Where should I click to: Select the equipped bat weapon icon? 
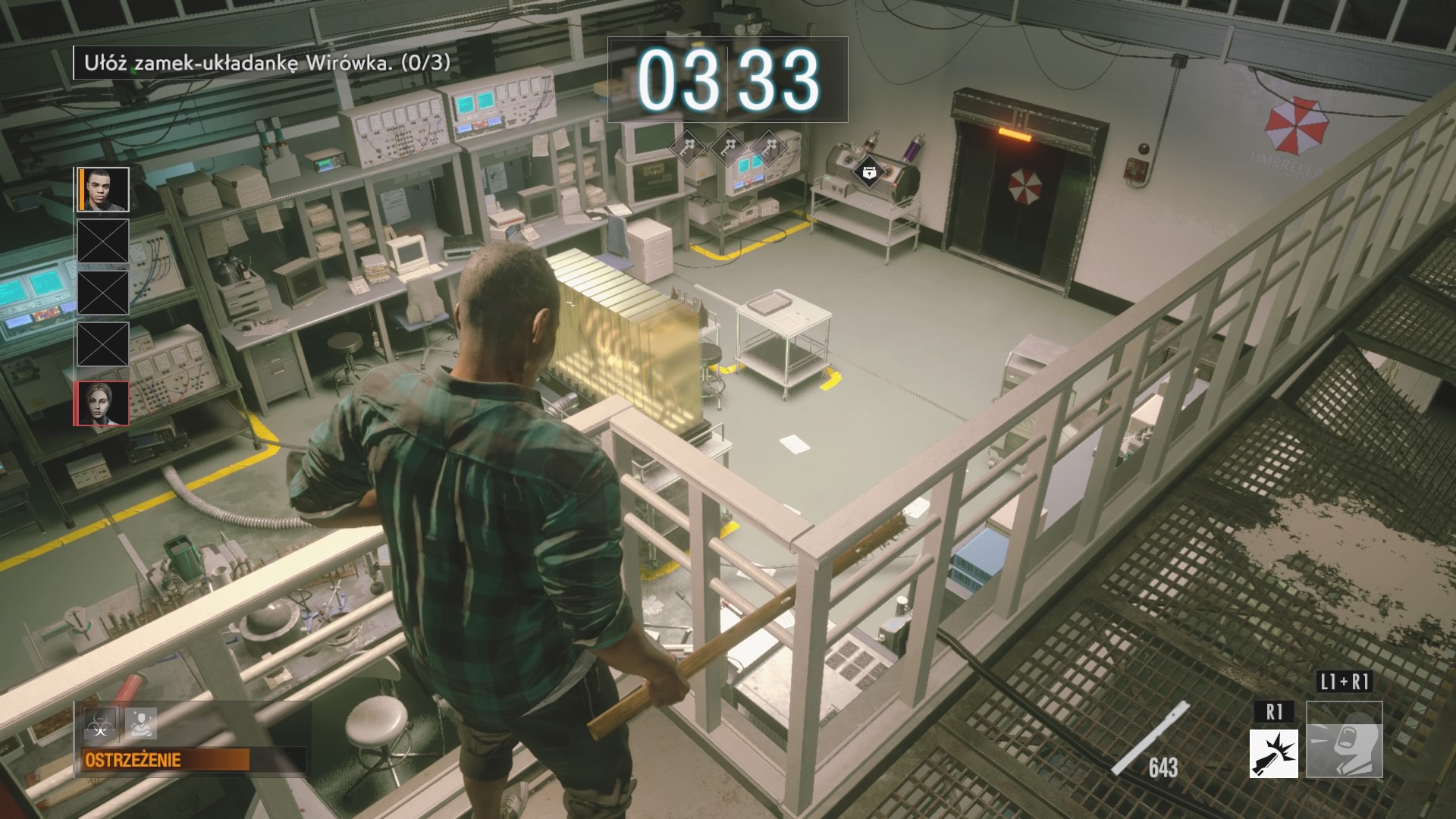pos(1150,739)
